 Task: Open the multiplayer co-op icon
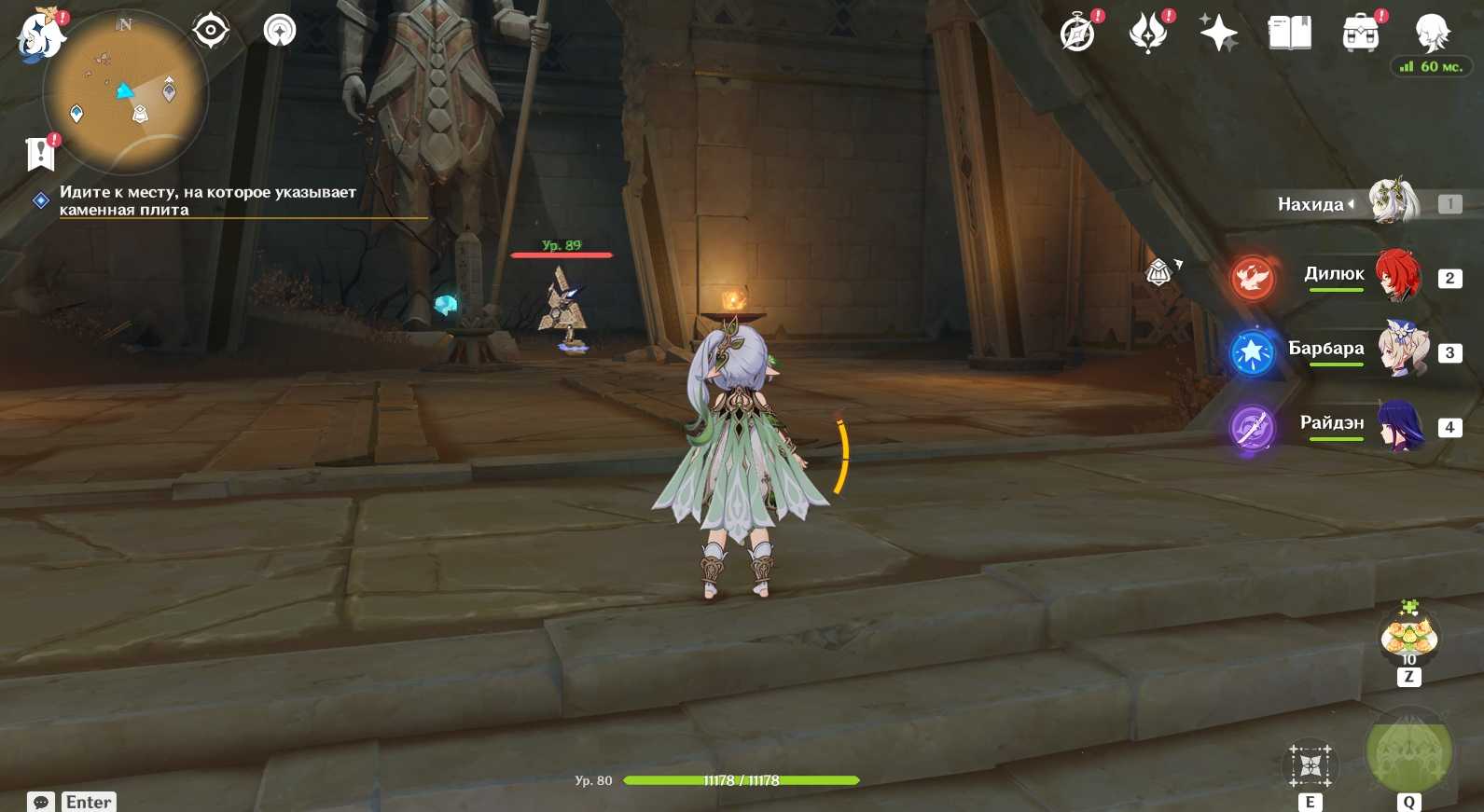coord(279,31)
